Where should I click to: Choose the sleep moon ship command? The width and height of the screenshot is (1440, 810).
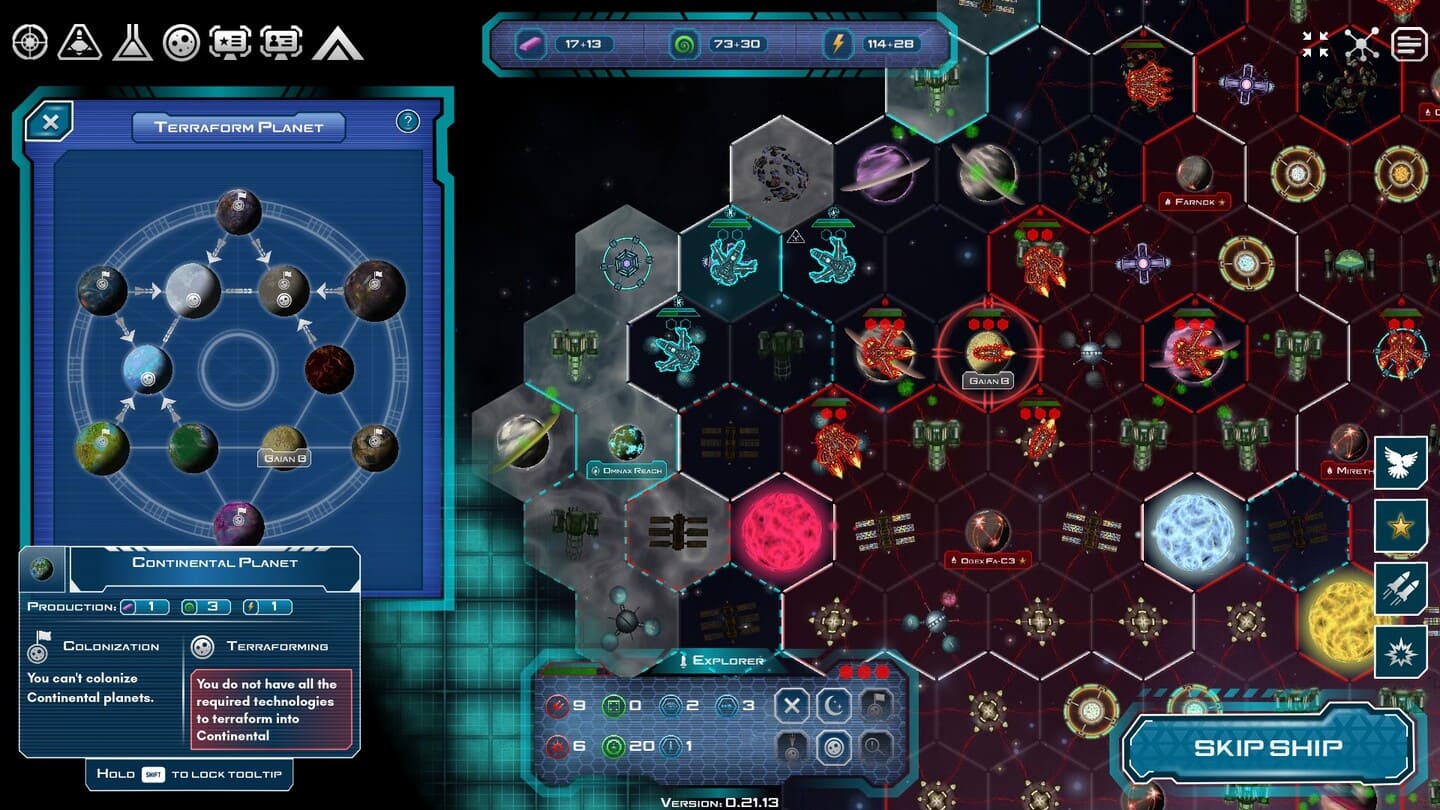point(834,706)
